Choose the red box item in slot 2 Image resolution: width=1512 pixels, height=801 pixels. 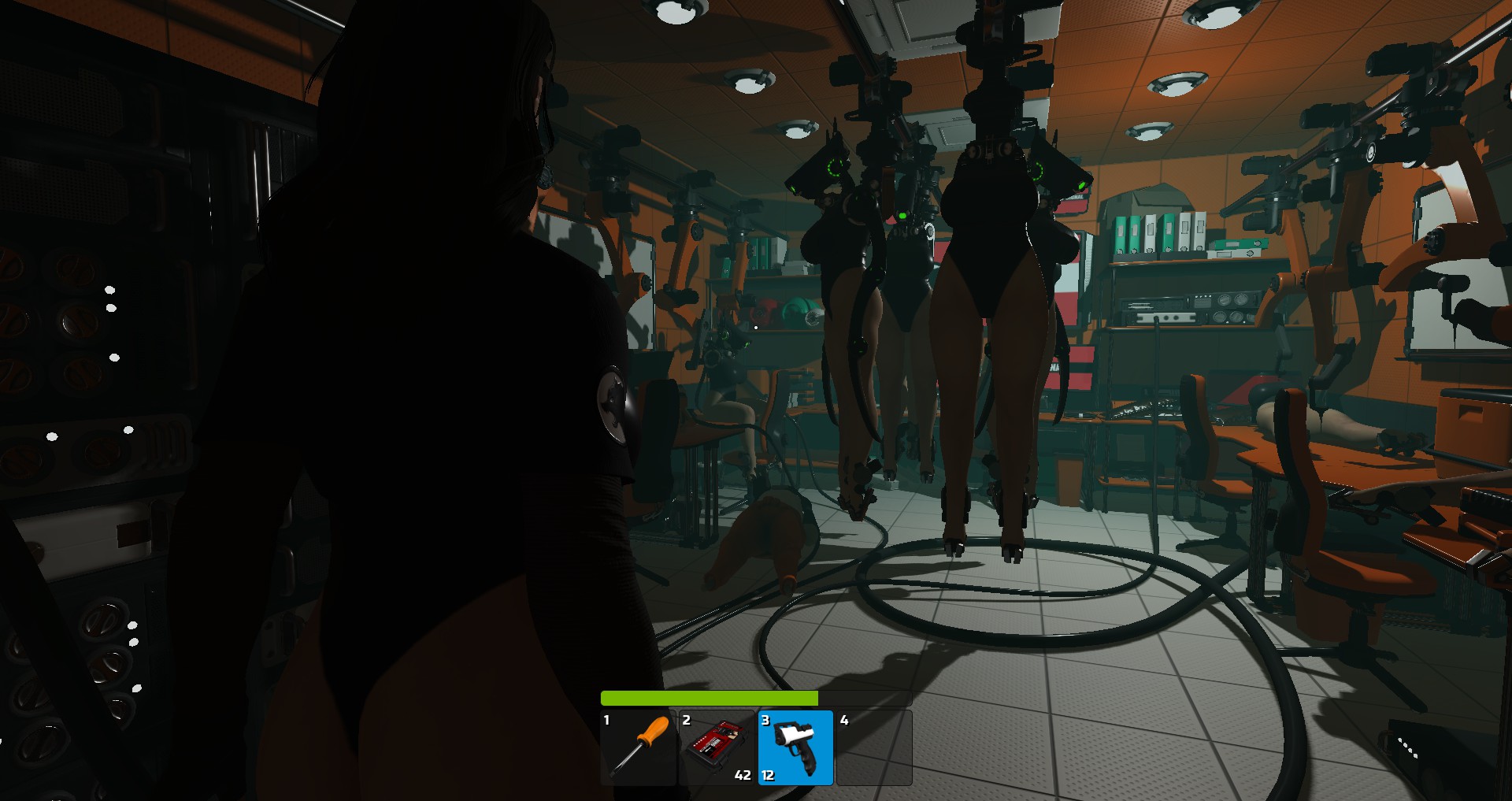[x=717, y=747]
